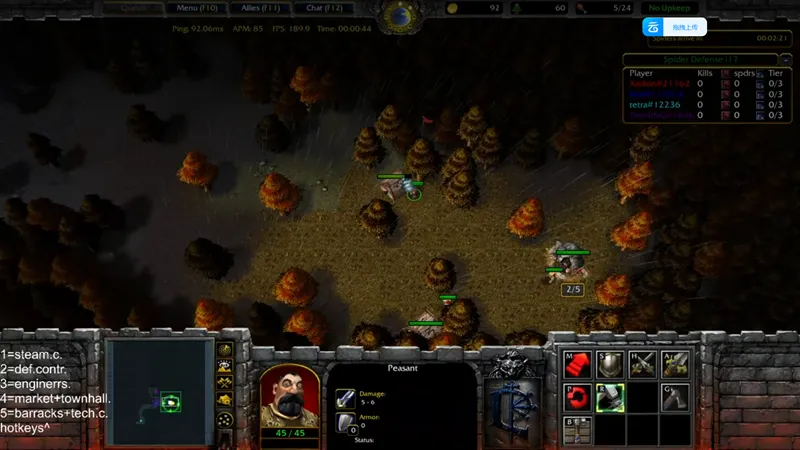The height and width of the screenshot is (450, 800).
Task: Activate the Stop shield command
Action: click(609, 365)
